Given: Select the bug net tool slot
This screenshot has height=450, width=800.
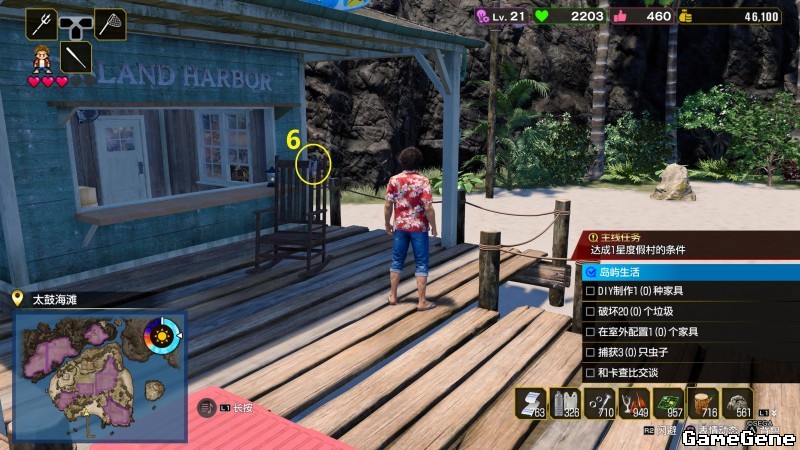Looking at the screenshot, I should [110, 23].
